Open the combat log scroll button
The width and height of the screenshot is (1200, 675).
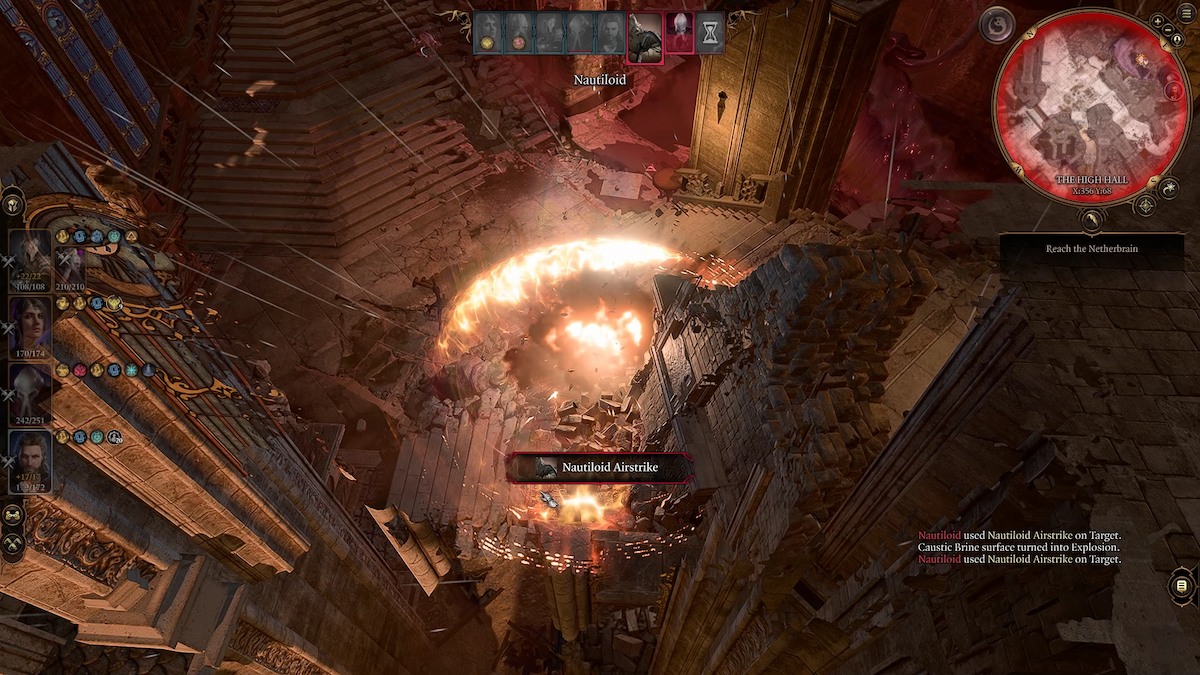1181,585
